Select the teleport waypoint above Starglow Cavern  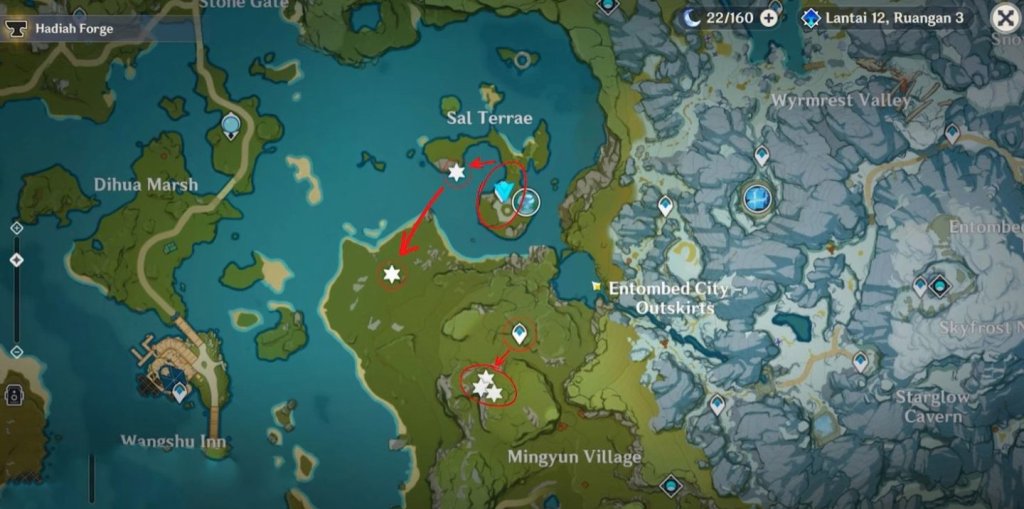(x=860, y=361)
